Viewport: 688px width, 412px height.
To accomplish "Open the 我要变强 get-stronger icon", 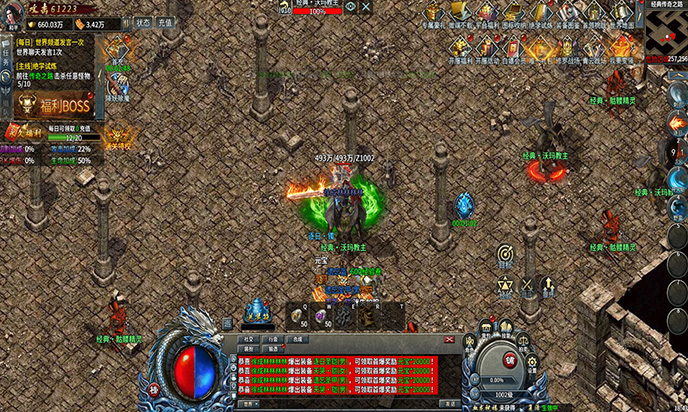I will pos(625,47).
